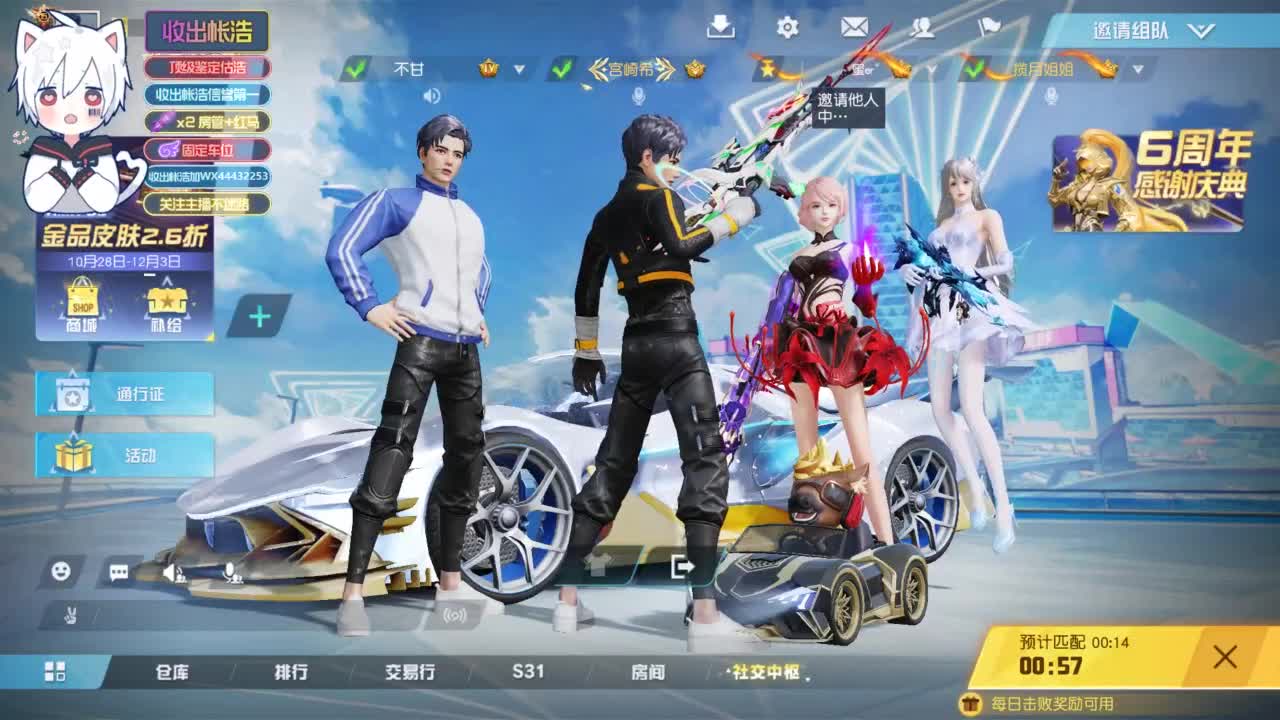Open the game Settings gear icon

click(x=787, y=29)
